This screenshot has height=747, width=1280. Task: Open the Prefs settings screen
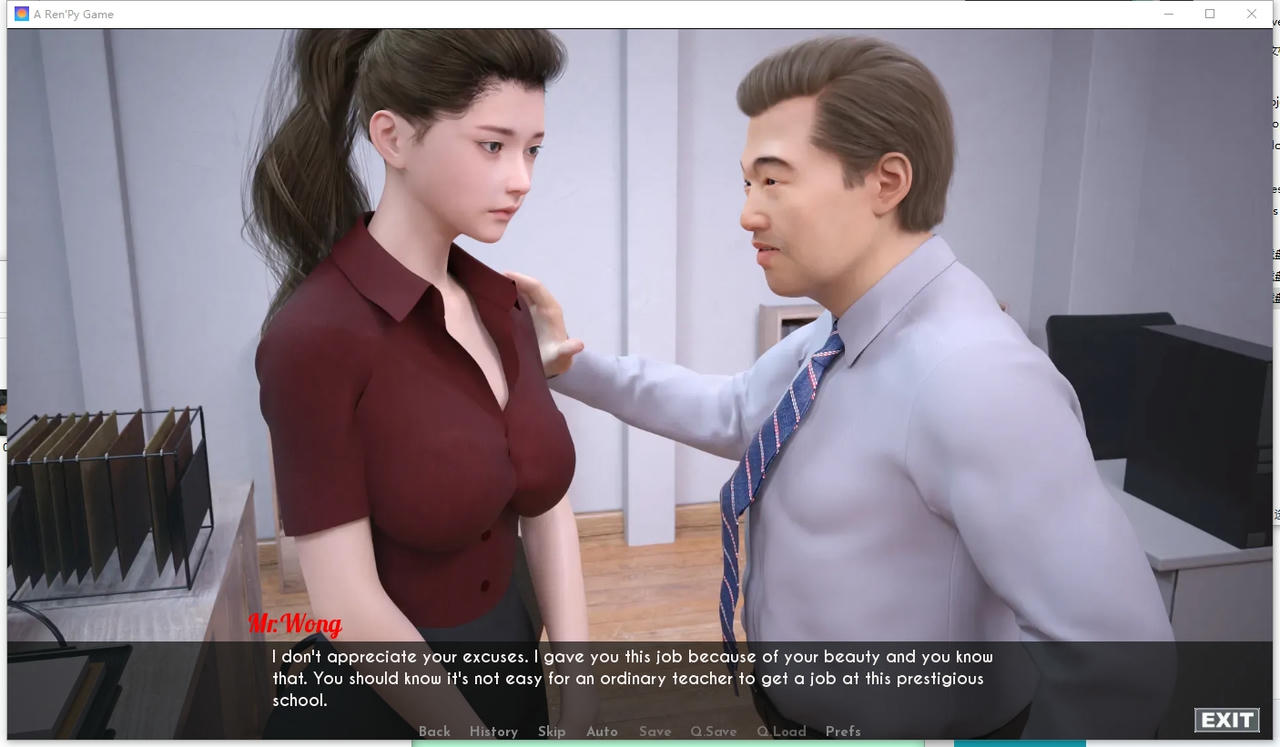click(x=843, y=731)
